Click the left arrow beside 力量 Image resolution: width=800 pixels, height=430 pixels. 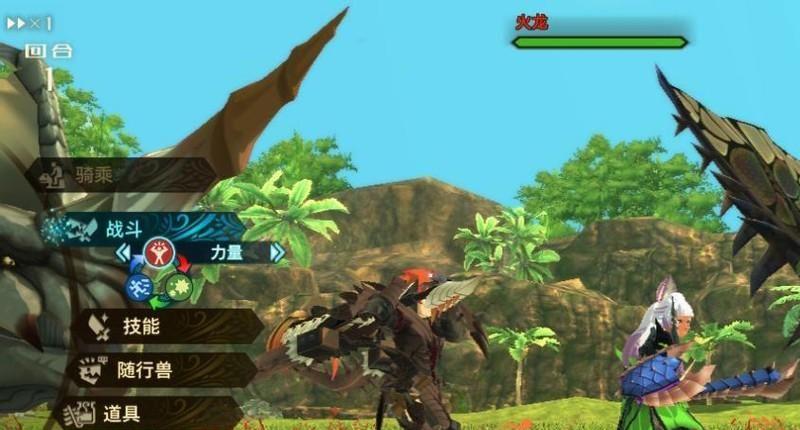pos(122,254)
